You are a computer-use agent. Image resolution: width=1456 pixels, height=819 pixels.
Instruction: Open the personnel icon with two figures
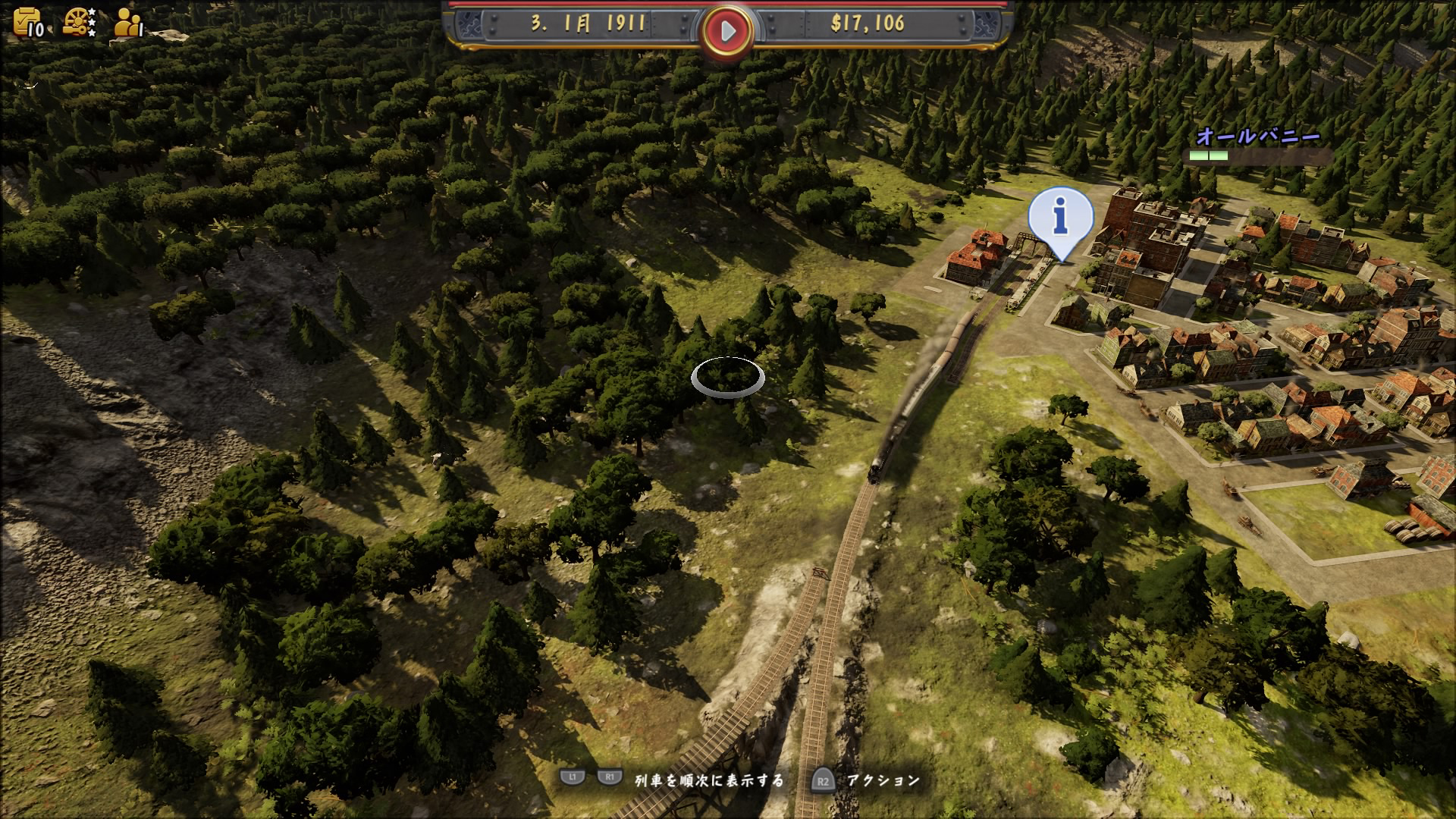tap(127, 23)
